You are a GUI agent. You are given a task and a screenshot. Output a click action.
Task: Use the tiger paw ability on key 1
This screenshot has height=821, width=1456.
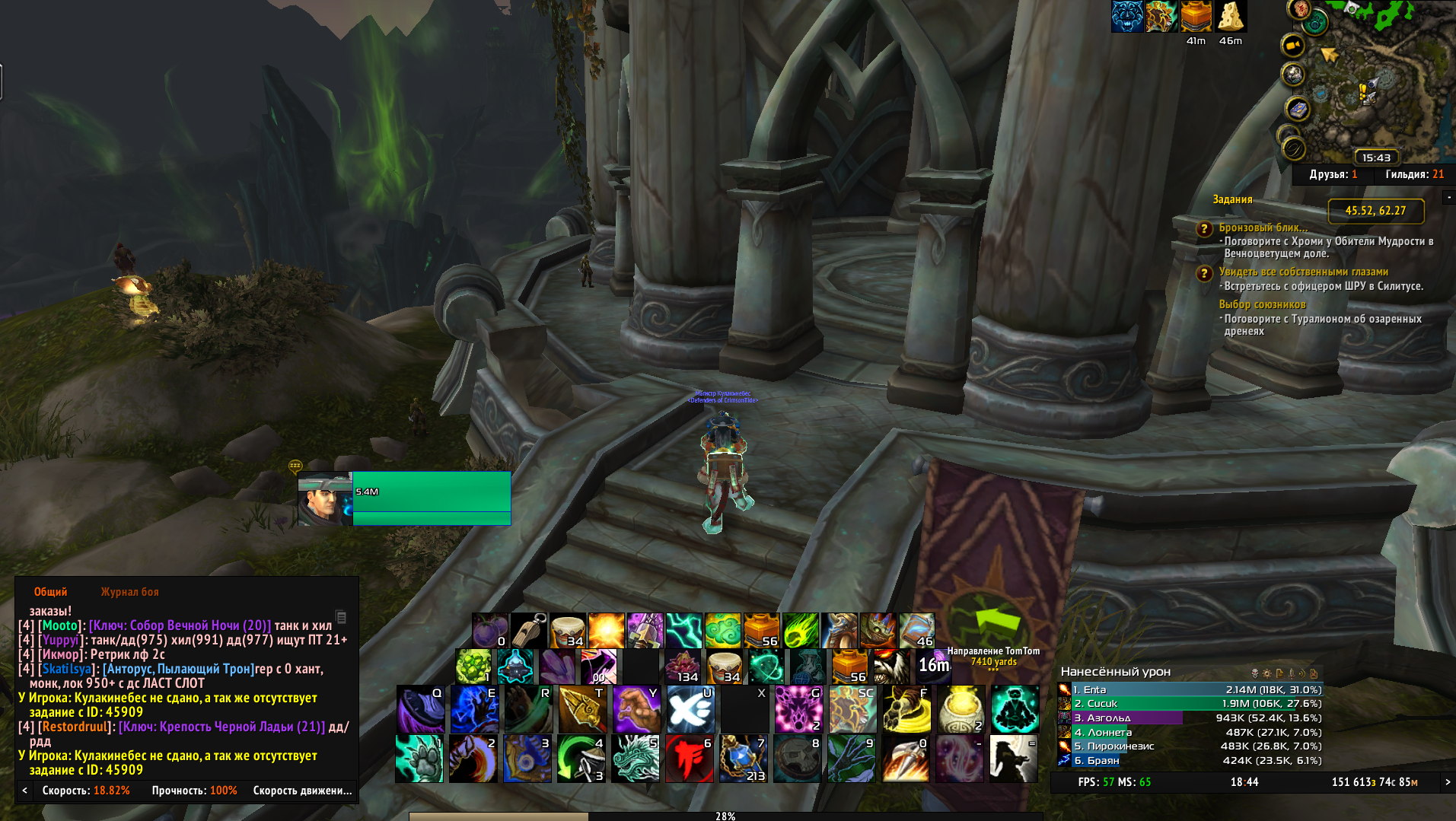(419, 758)
